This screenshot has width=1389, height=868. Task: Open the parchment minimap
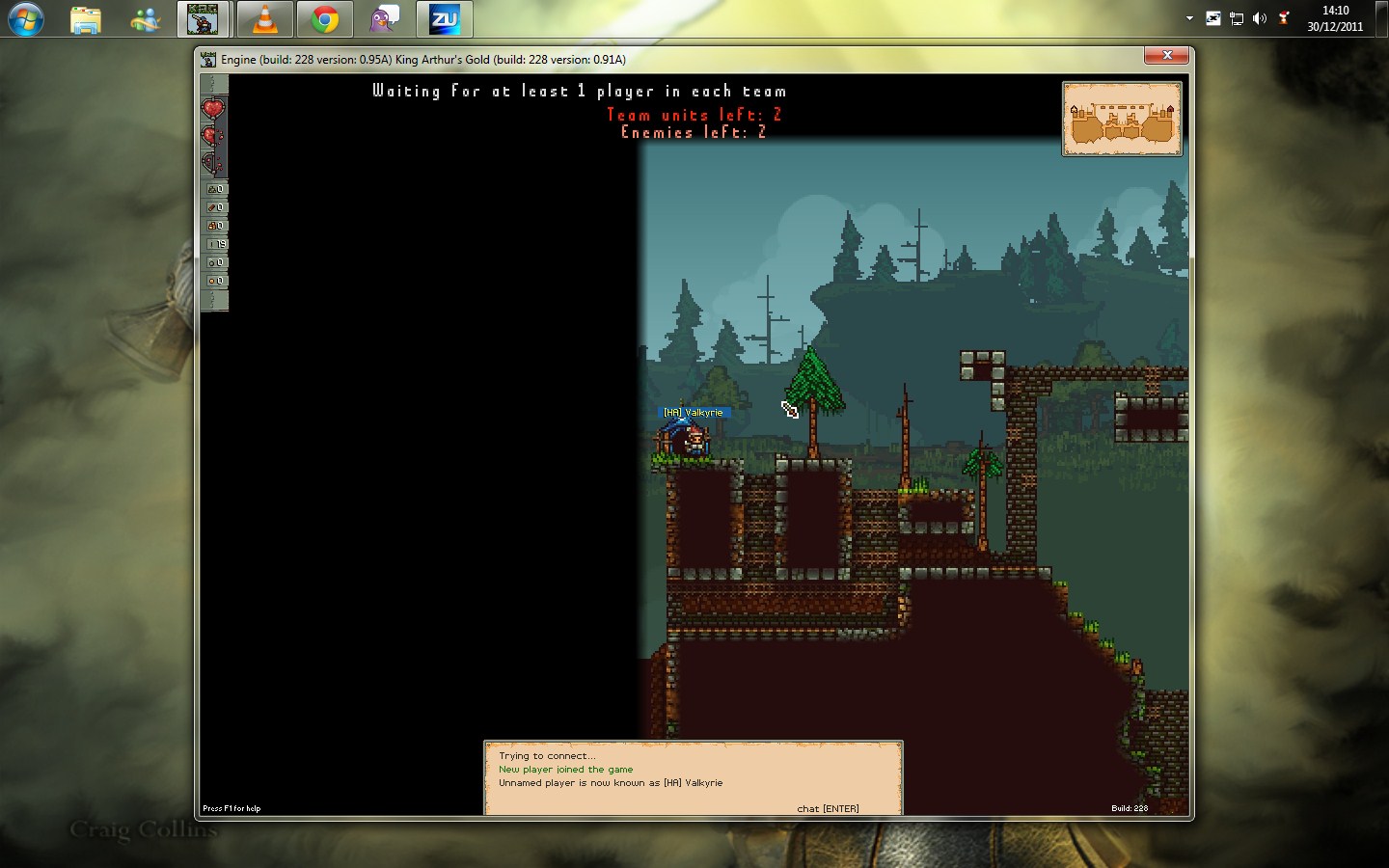click(1122, 119)
